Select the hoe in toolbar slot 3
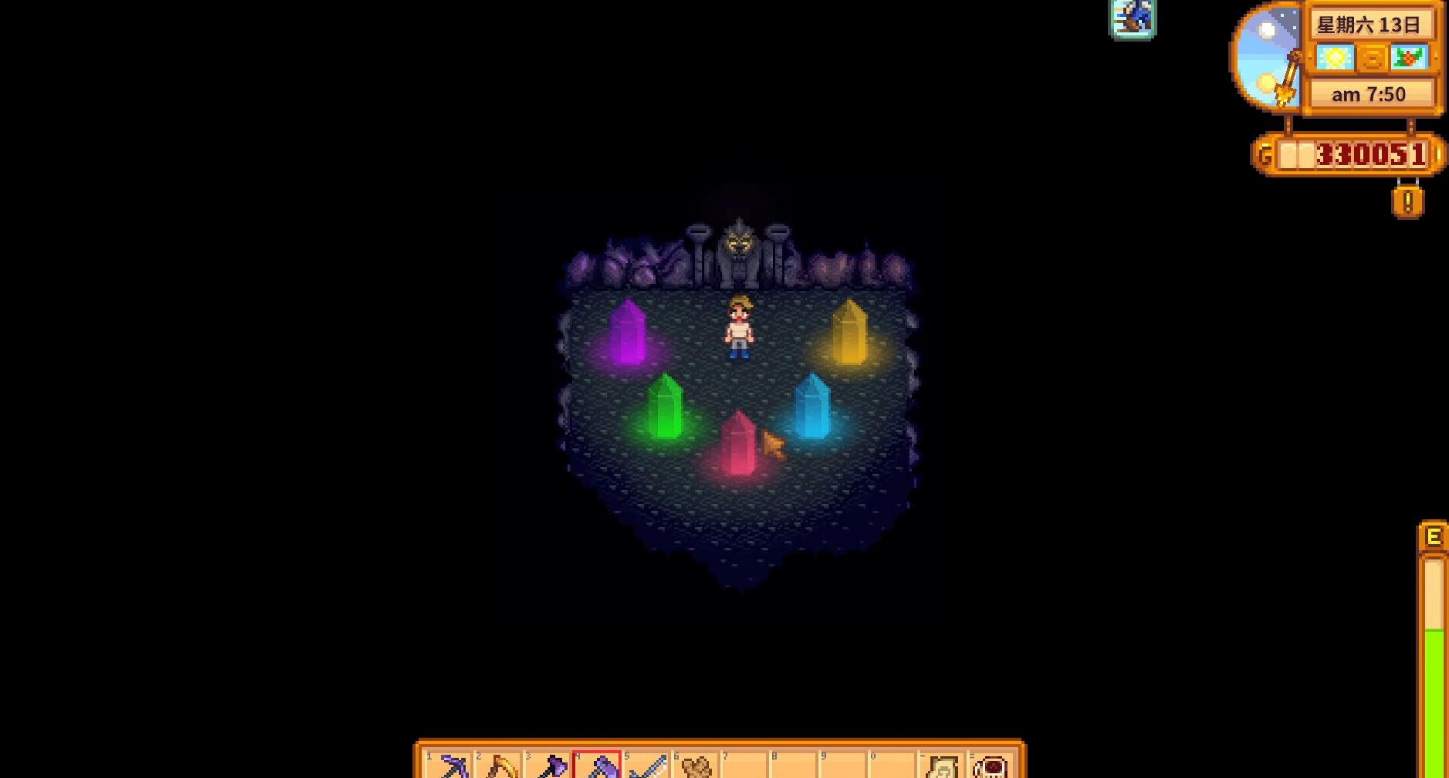This screenshot has width=1449, height=778. click(547, 765)
